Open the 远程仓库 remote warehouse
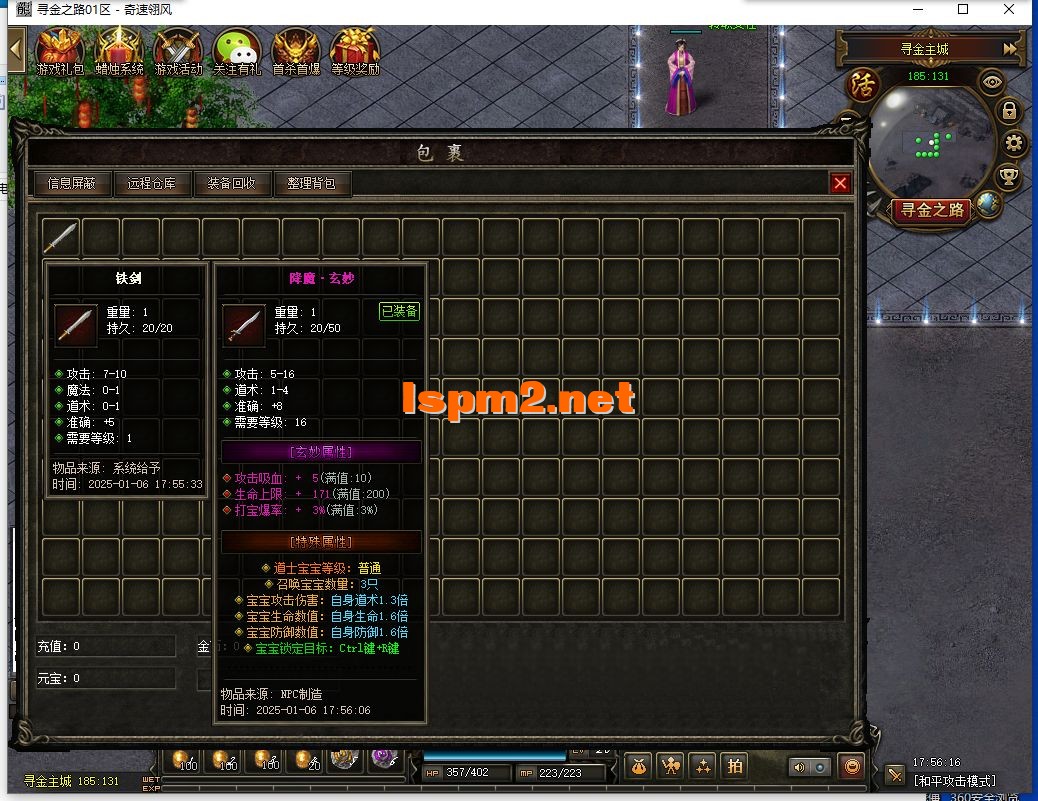Image resolution: width=1038 pixels, height=801 pixels. click(x=151, y=184)
